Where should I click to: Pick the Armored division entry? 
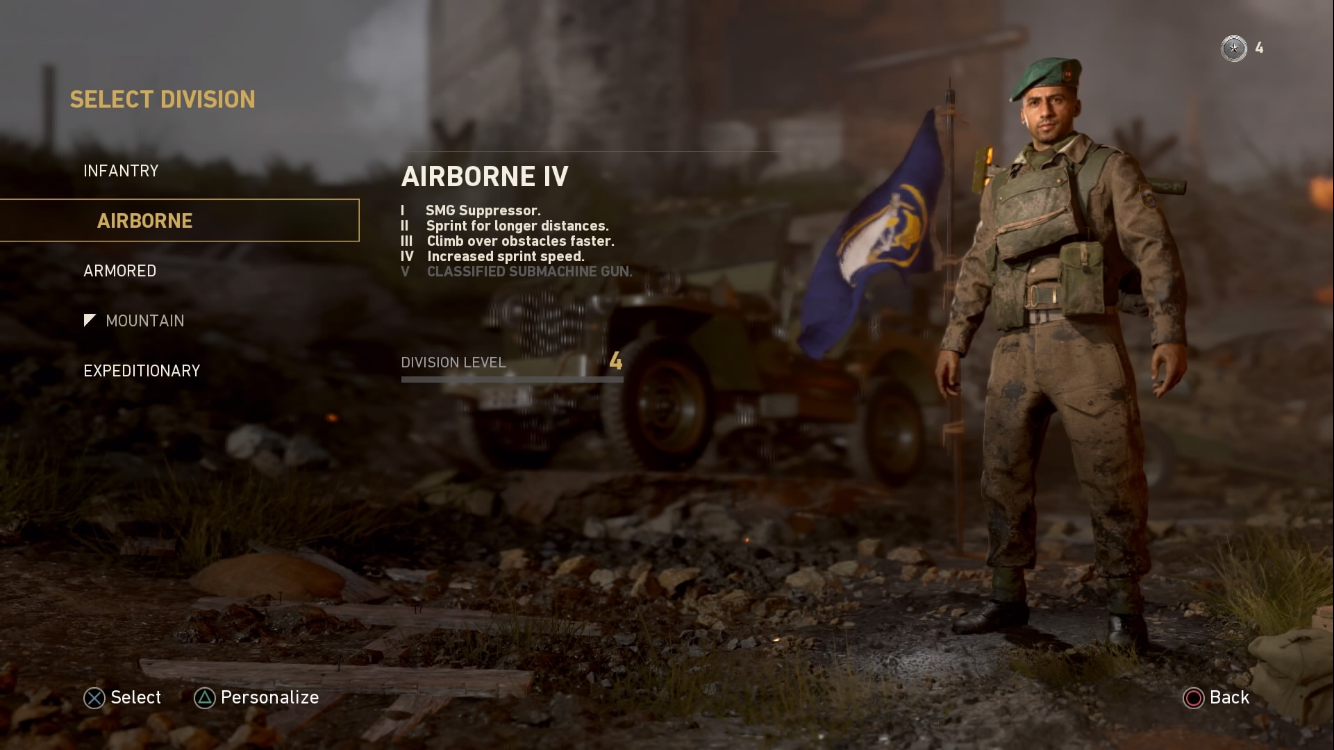[x=120, y=271]
